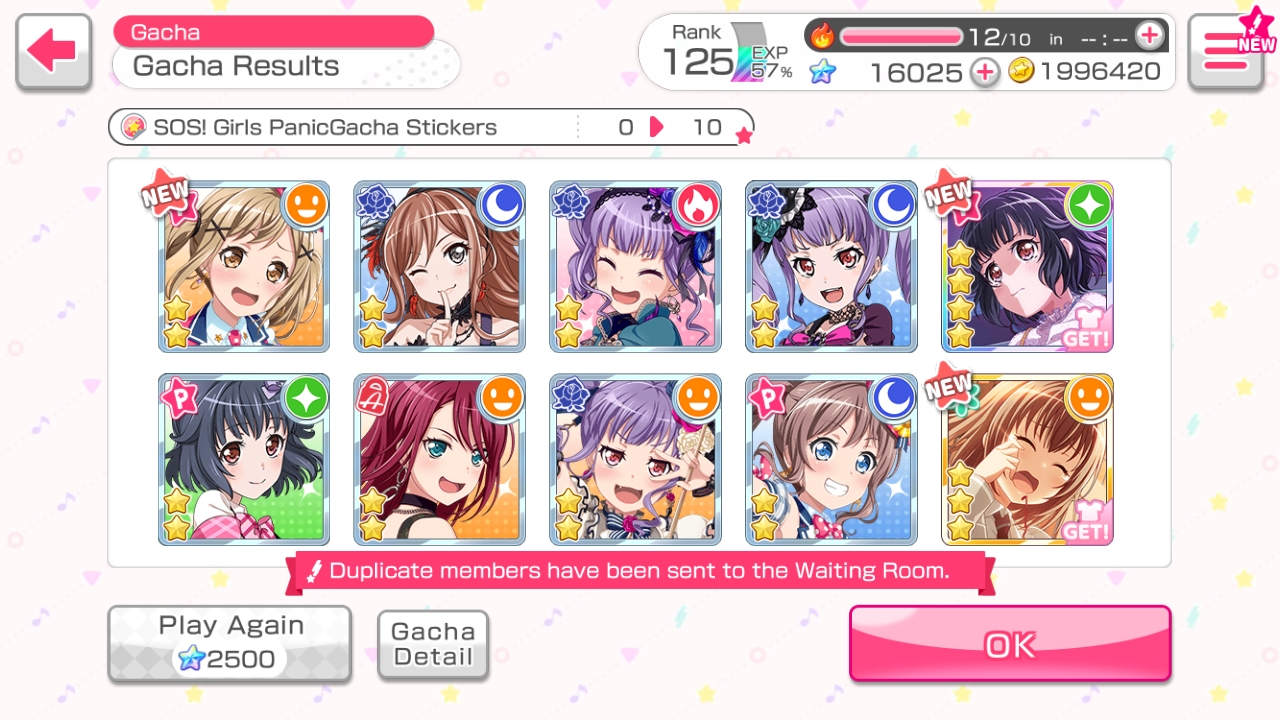View the four-star black-haired girl card

(1027, 267)
